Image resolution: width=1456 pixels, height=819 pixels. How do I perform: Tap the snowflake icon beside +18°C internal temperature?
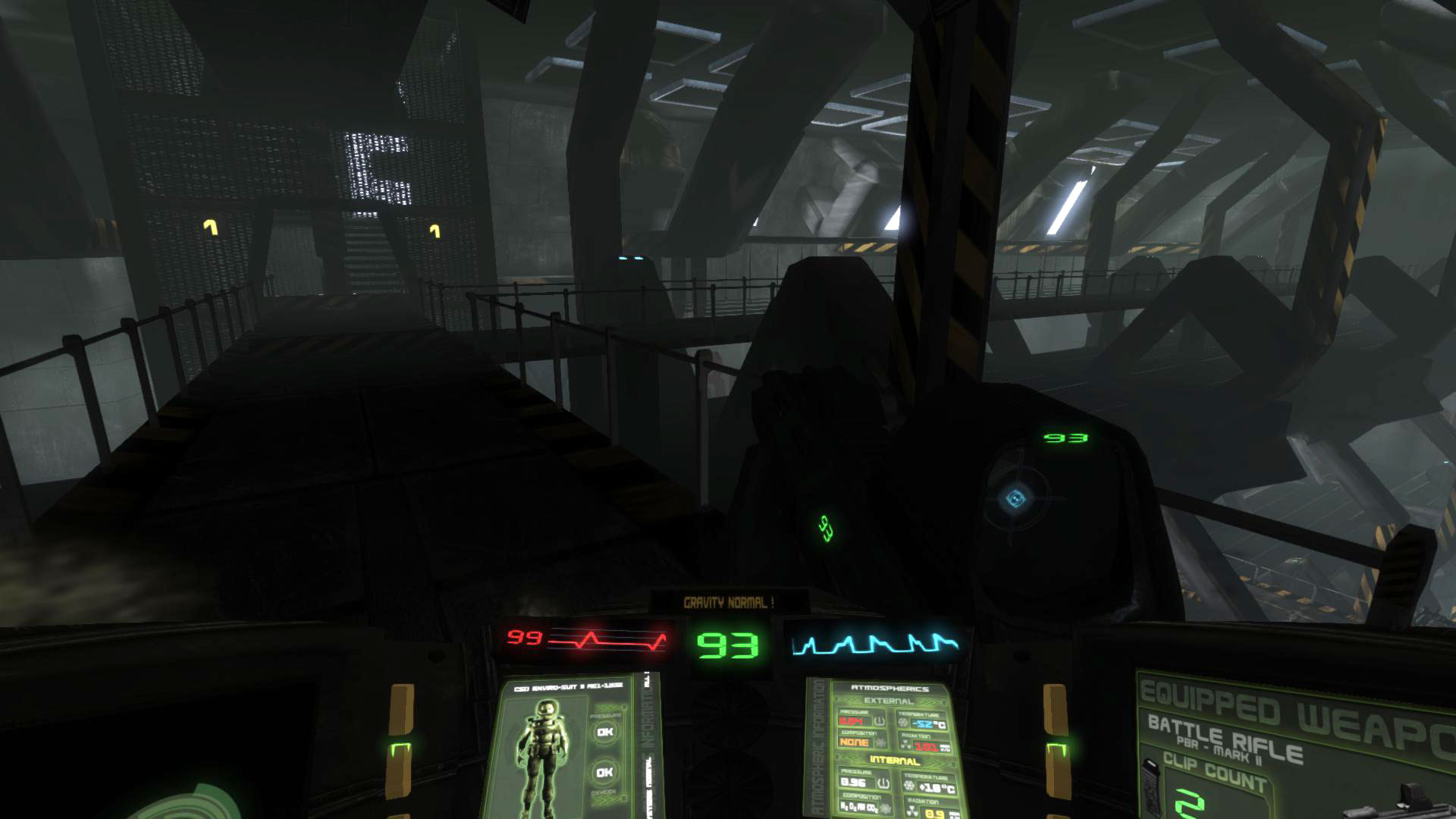pos(909,784)
